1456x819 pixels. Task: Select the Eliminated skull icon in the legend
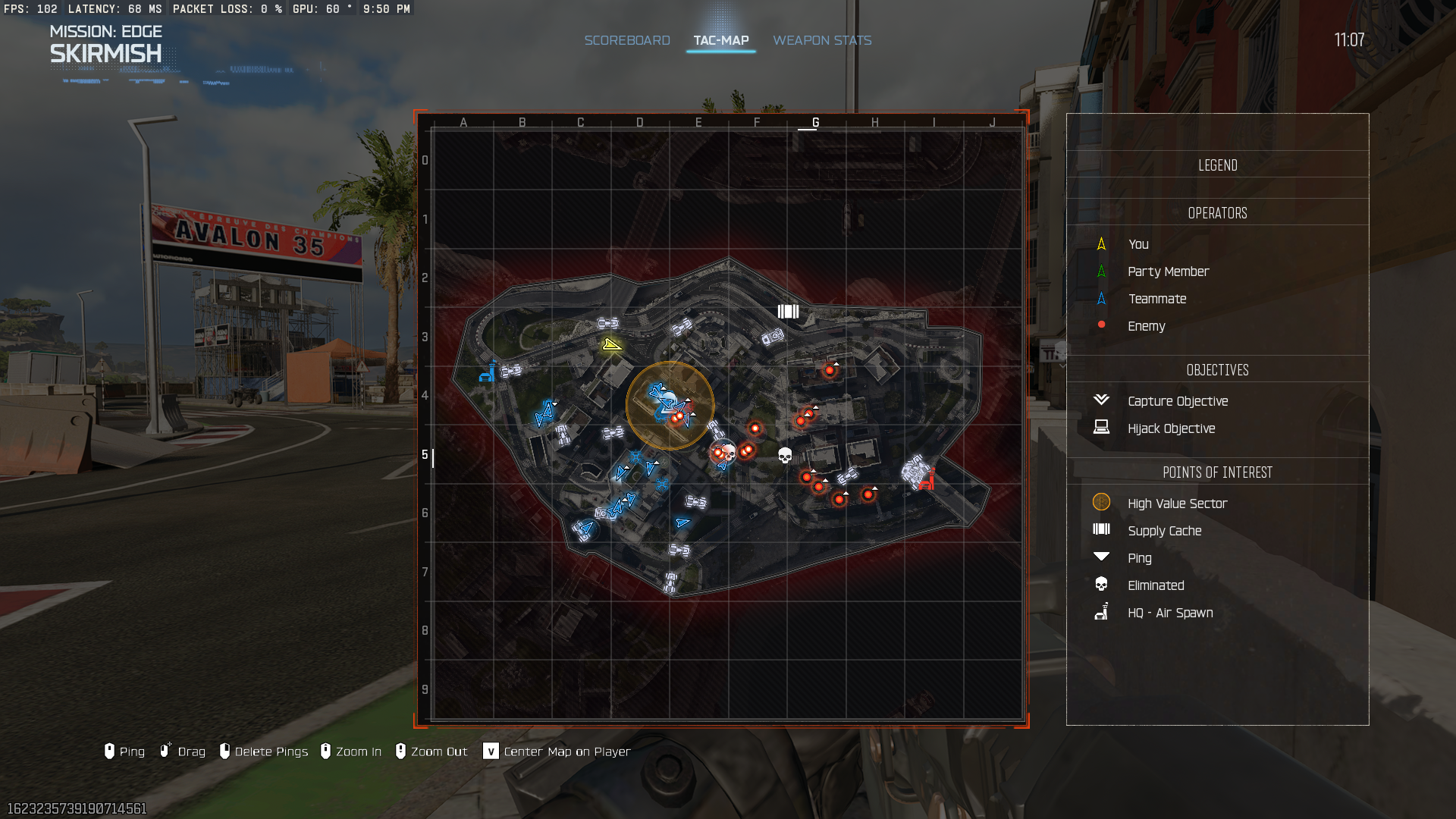click(1101, 585)
